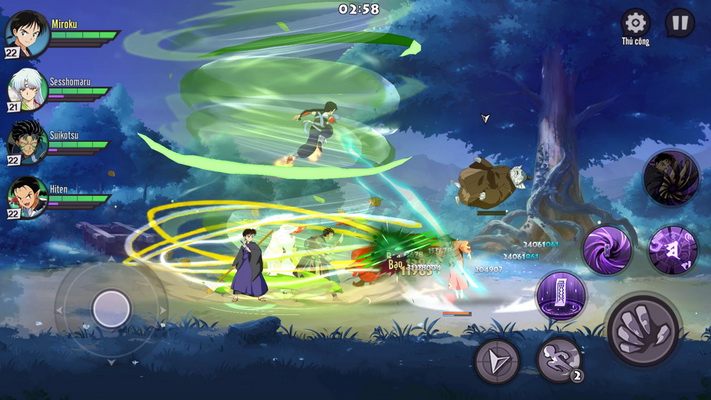Pick Hiten's portrait
Image resolution: width=711 pixels, height=400 pixels.
[27, 197]
